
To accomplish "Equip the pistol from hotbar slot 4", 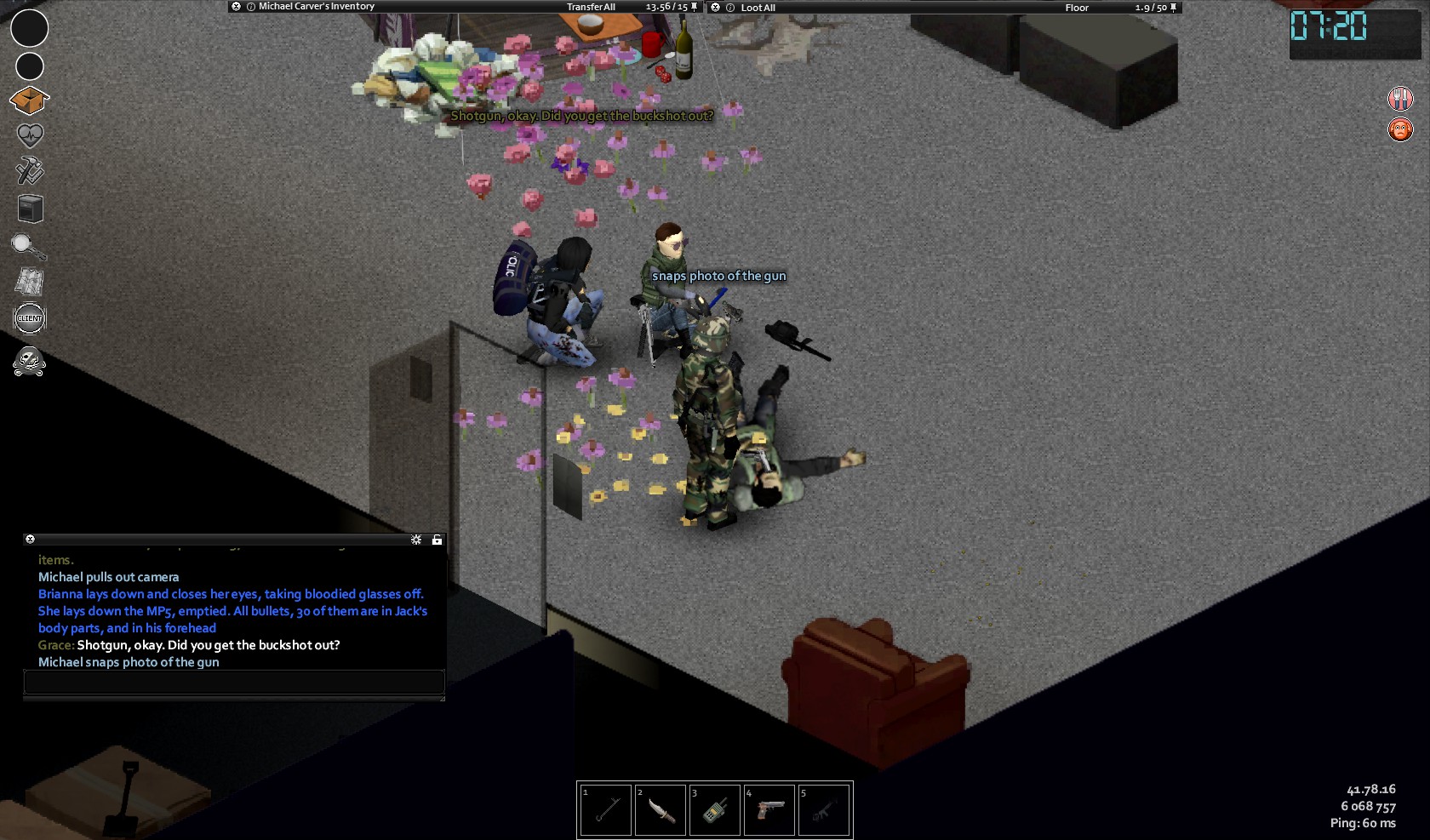I will pyautogui.click(x=769, y=809).
